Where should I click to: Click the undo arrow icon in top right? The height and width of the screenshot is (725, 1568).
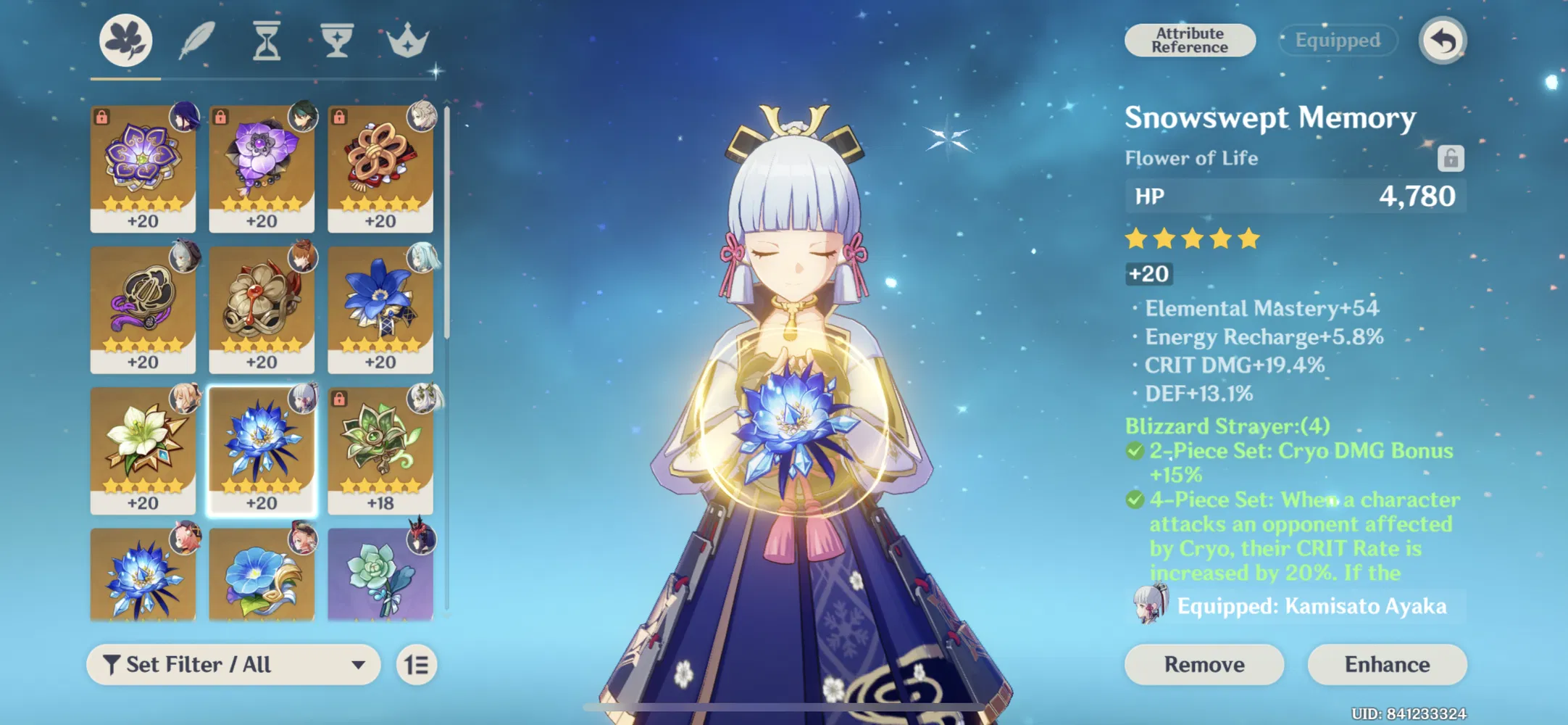tap(1441, 41)
